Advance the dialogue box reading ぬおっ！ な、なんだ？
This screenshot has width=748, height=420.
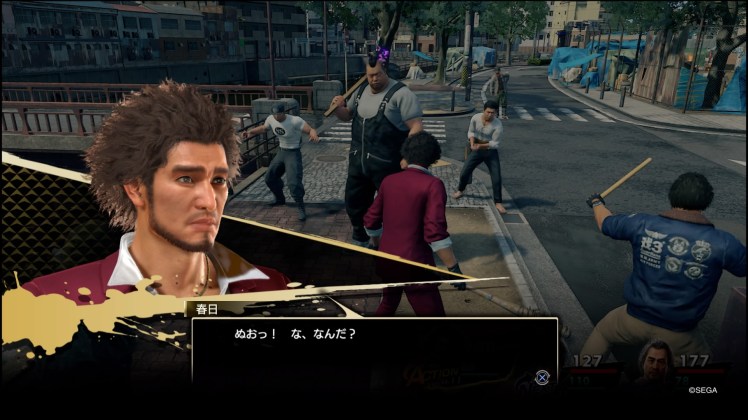click(542, 377)
